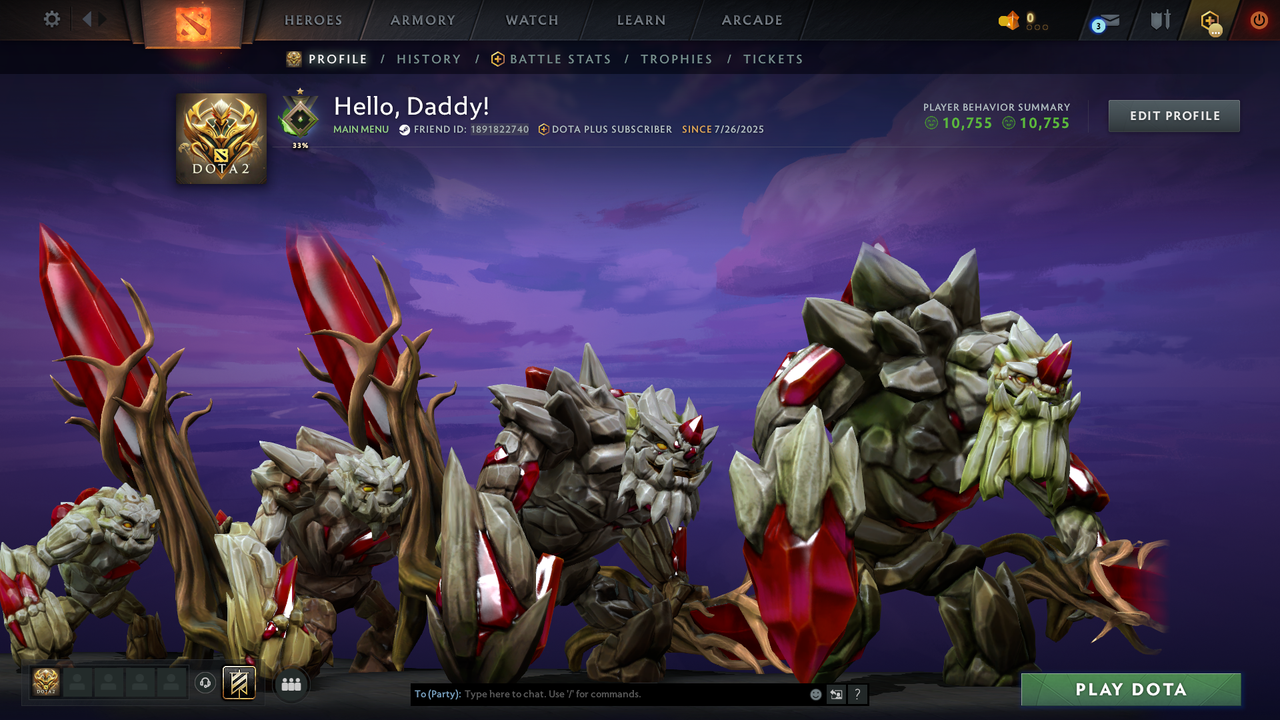Switch to the HISTORY tab

429,59
